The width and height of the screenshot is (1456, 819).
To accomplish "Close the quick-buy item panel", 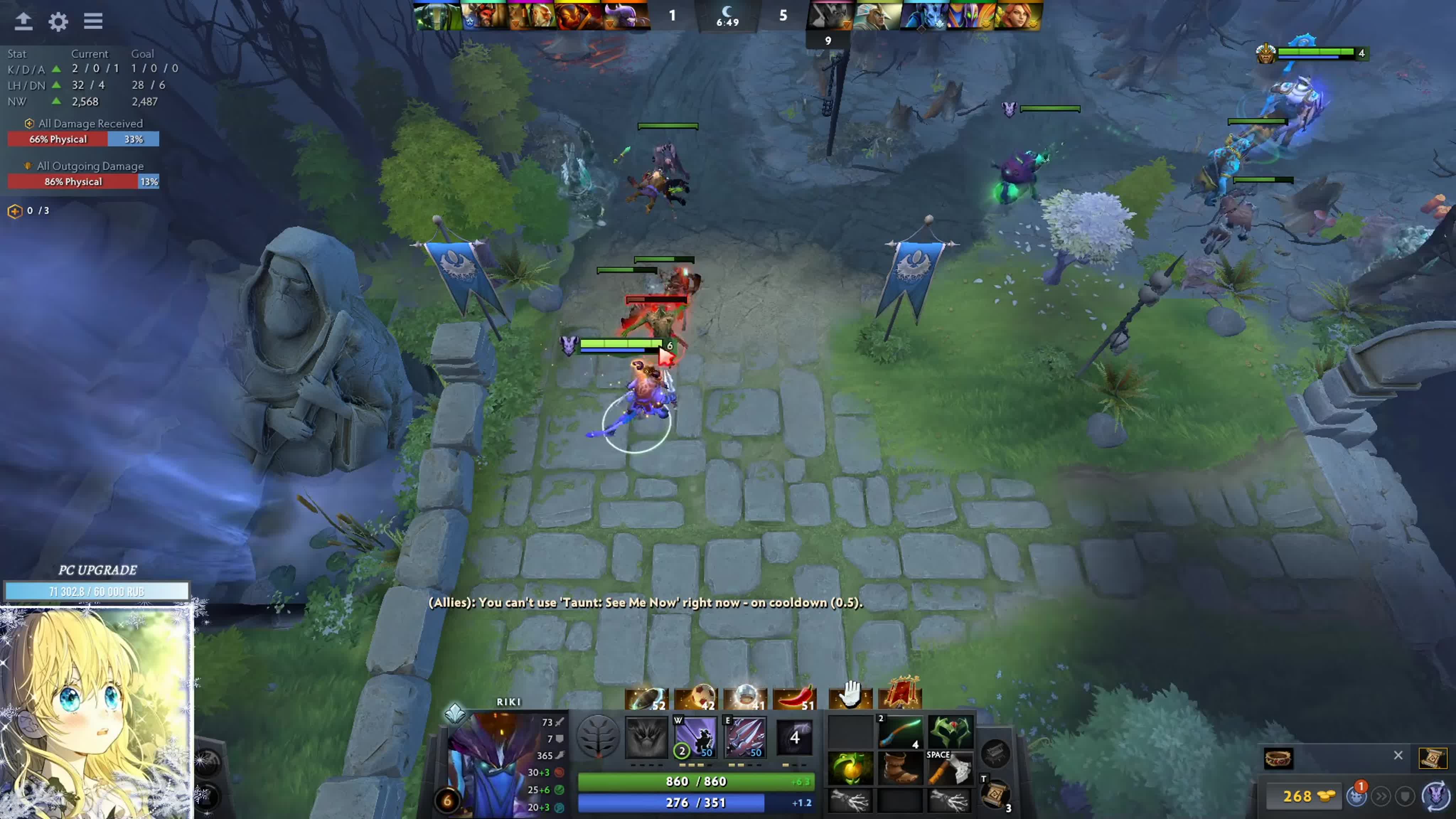I will [x=1398, y=756].
